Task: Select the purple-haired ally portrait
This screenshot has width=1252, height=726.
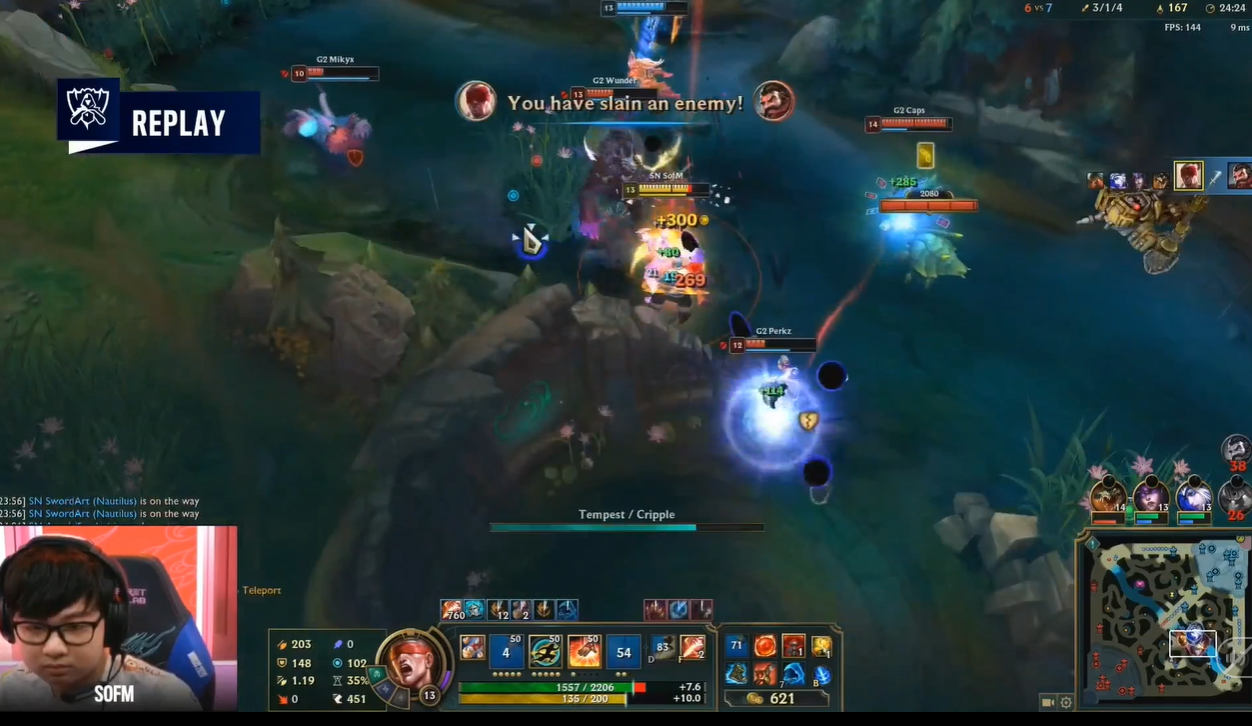Action: click(1150, 497)
